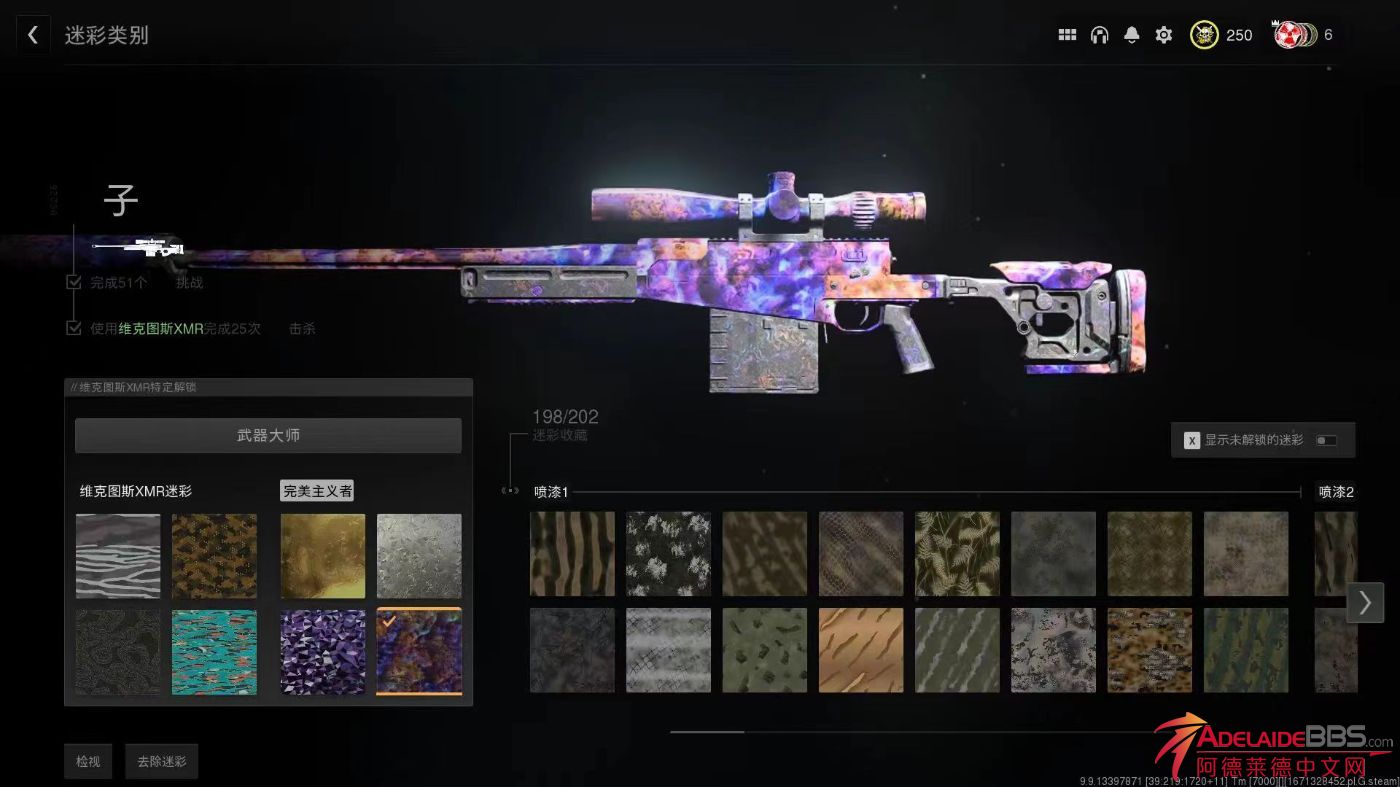Image resolution: width=1400 pixels, height=787 pixels.
Task: Open the grid menu icon
Action: click(x=1067, y=35)
